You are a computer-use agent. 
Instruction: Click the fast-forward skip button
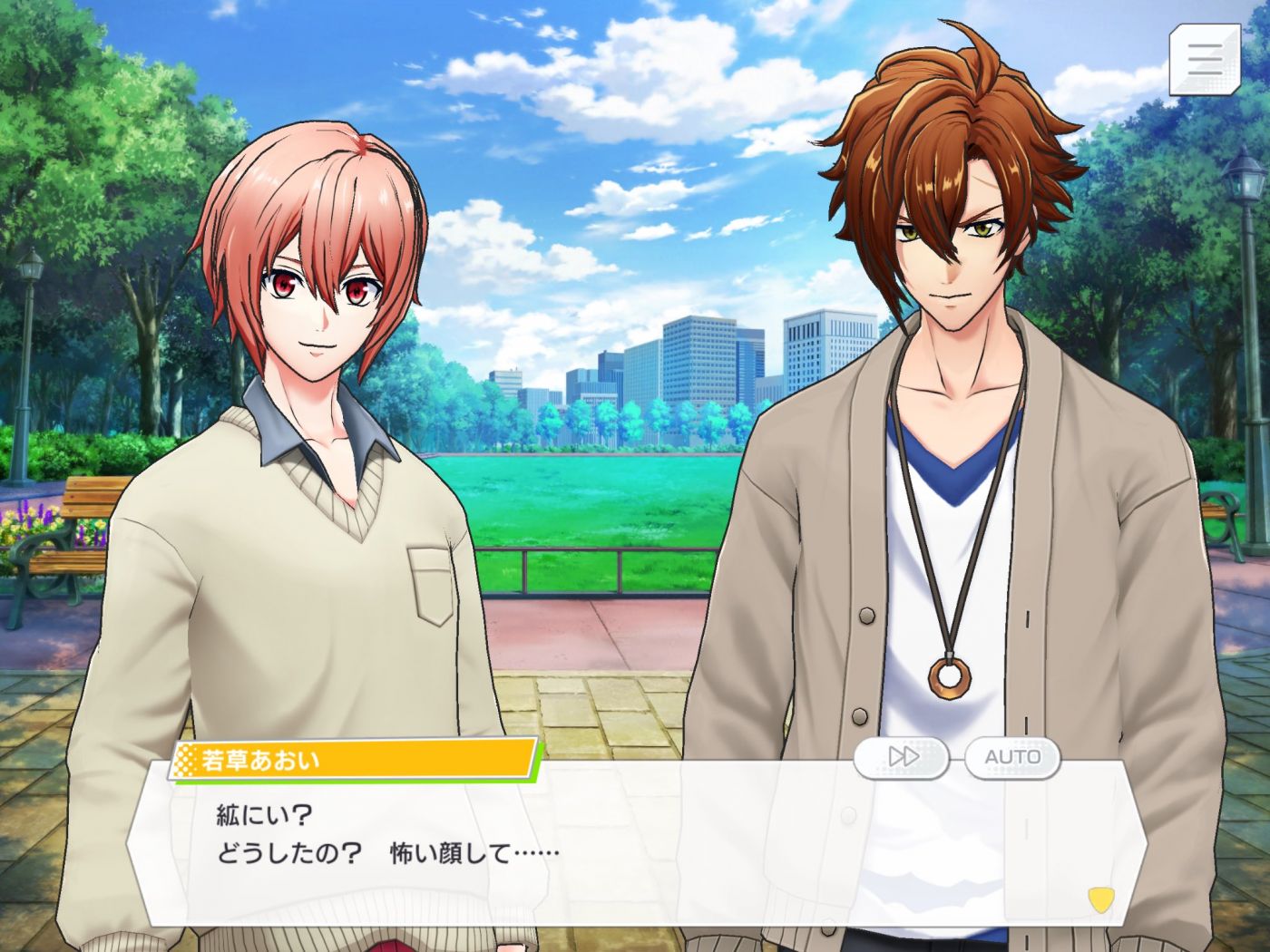tap(903, 757)
